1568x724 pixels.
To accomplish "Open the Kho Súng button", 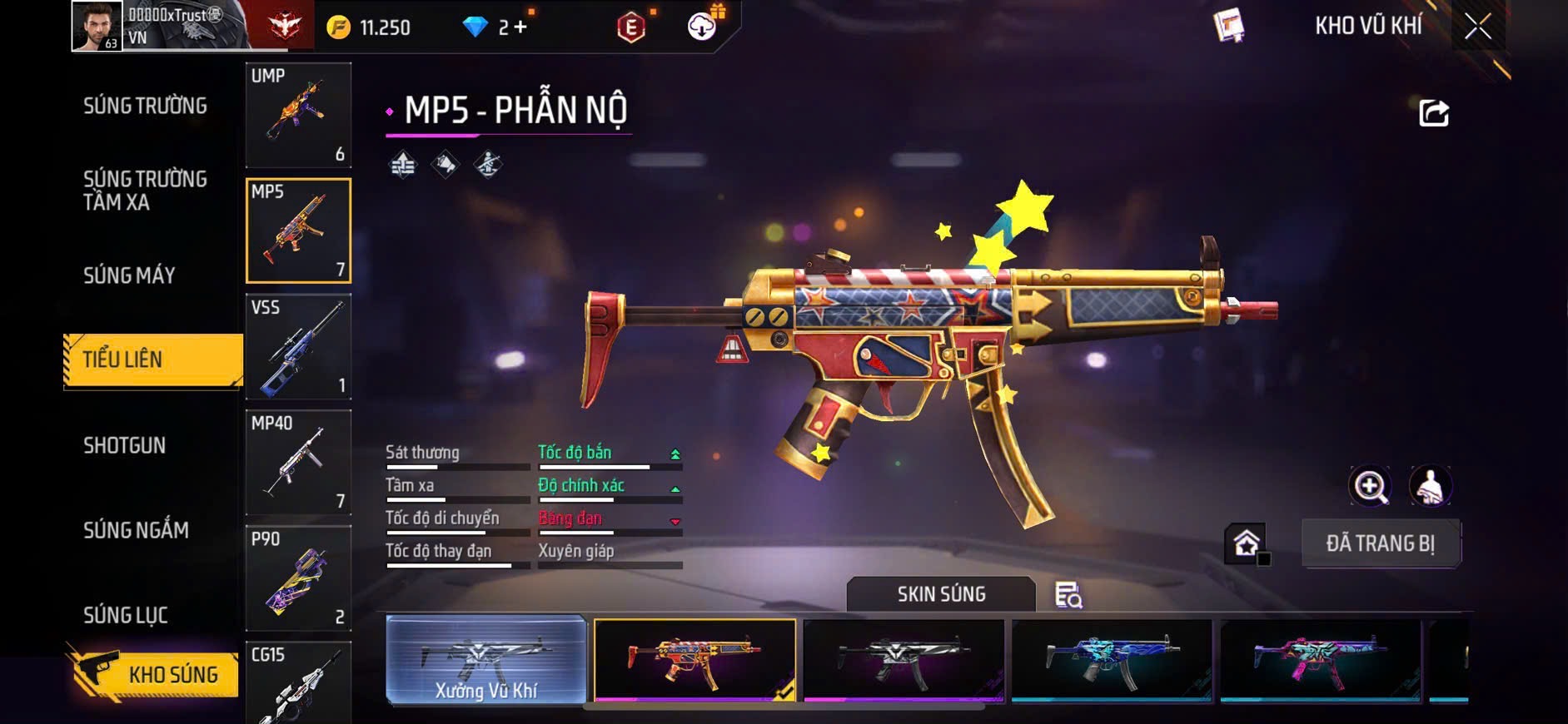I will (x=157, y=674).
